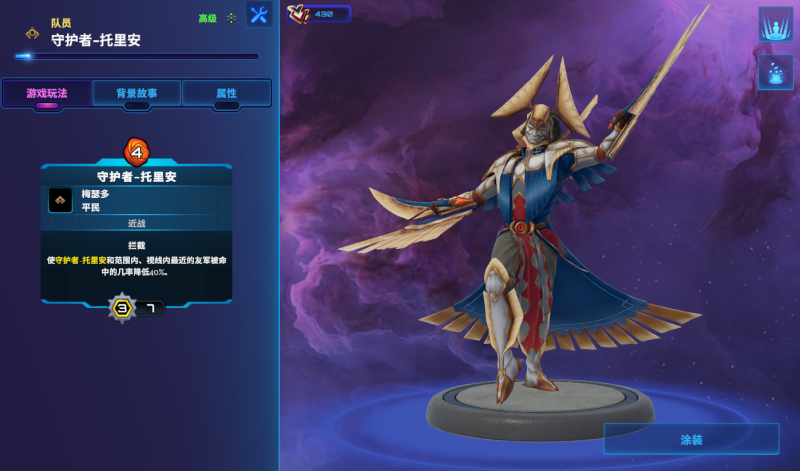Image resolution: width=800 pixels, height=471 pixels.
Task: Click the 梅瑟多 faction emblem icon
Action: click(x=61, y=200)
